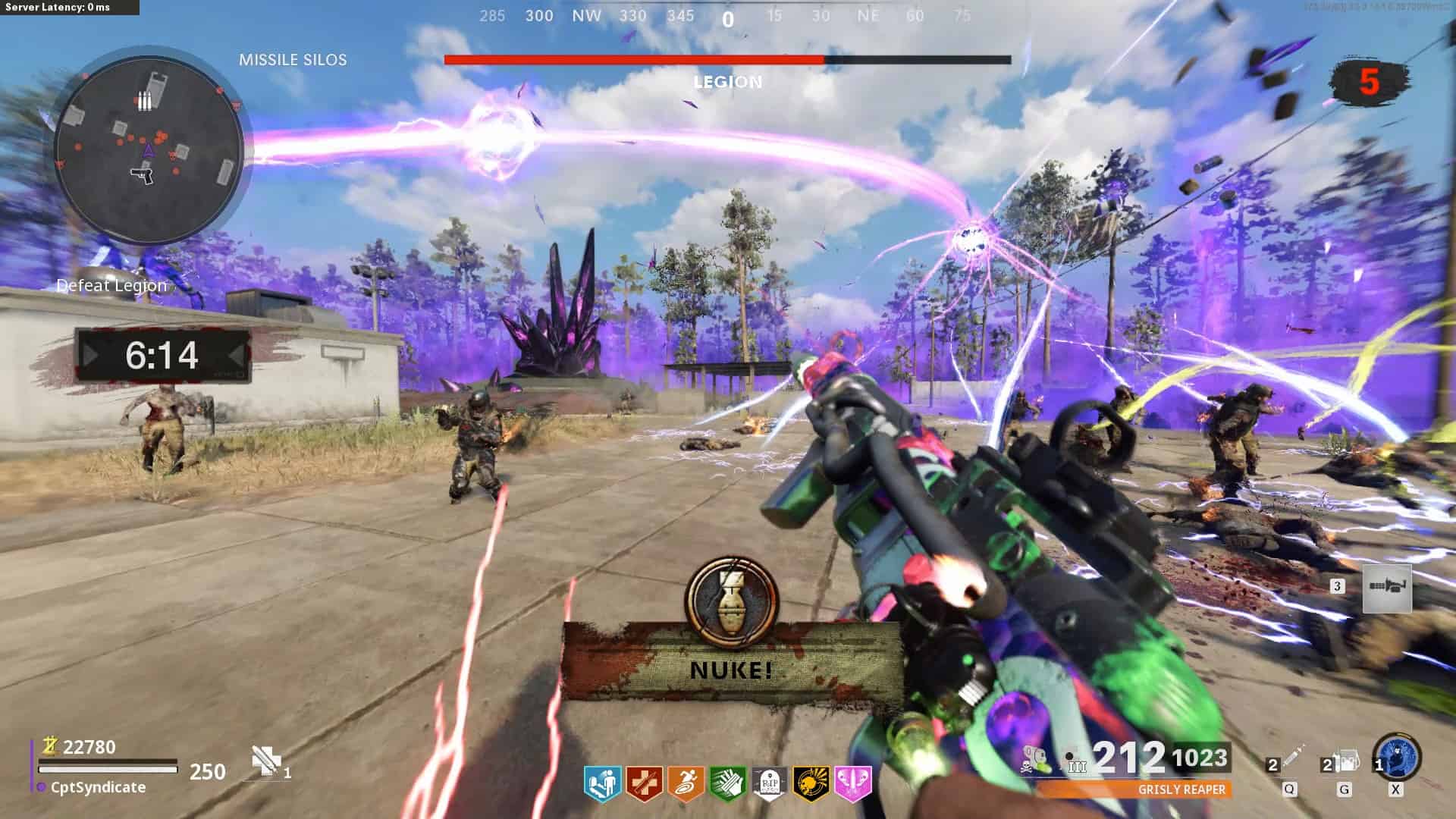The image size is (1456, 819).
Task: Activate the blue field upgrade ability
Action: [x=1396, y=757]
